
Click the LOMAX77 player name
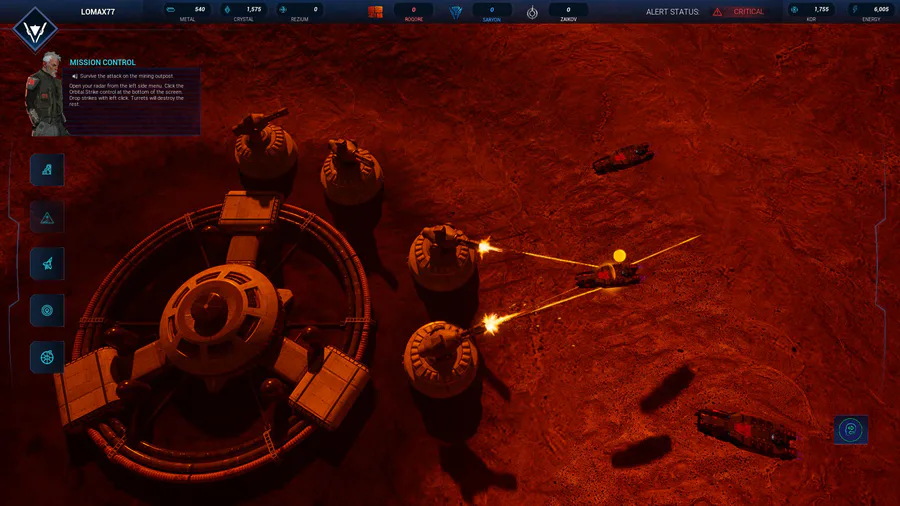98,12
